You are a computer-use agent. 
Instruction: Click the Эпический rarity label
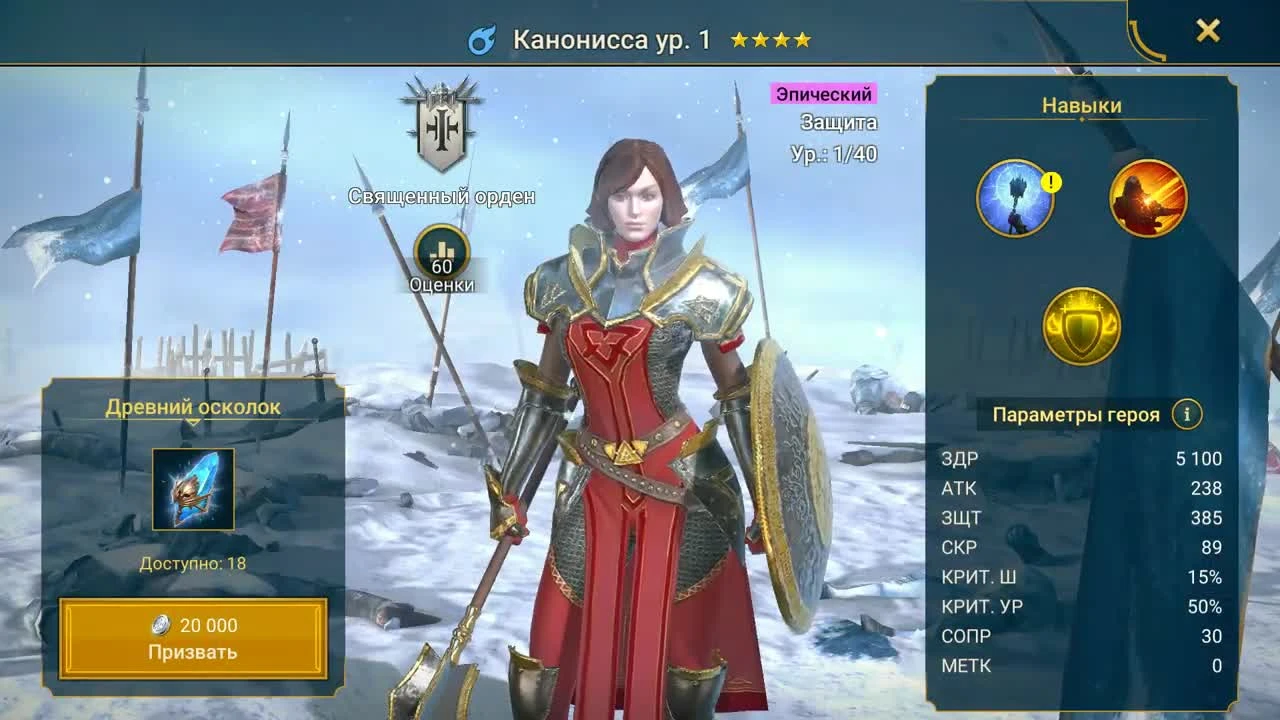click(x=822, y=94)
